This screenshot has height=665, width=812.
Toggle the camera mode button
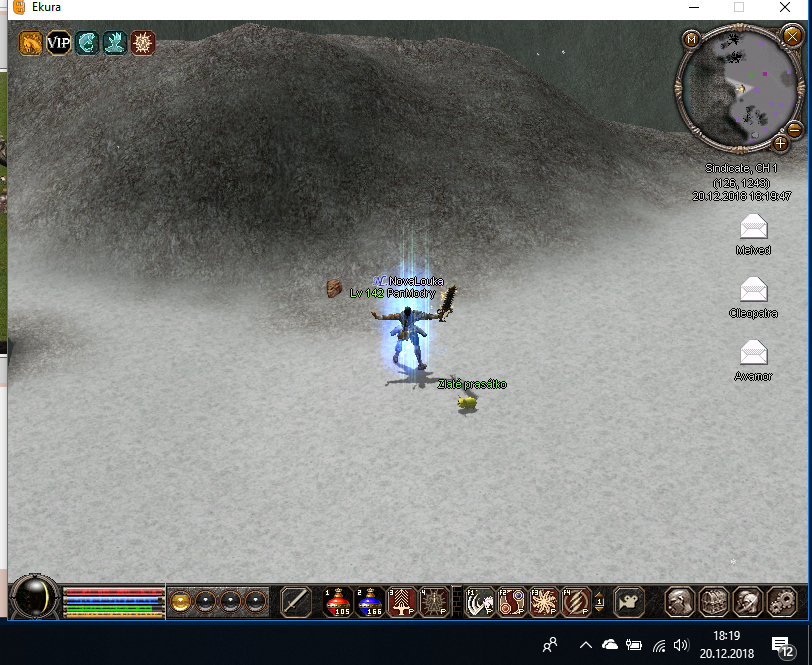coord(628,601)
